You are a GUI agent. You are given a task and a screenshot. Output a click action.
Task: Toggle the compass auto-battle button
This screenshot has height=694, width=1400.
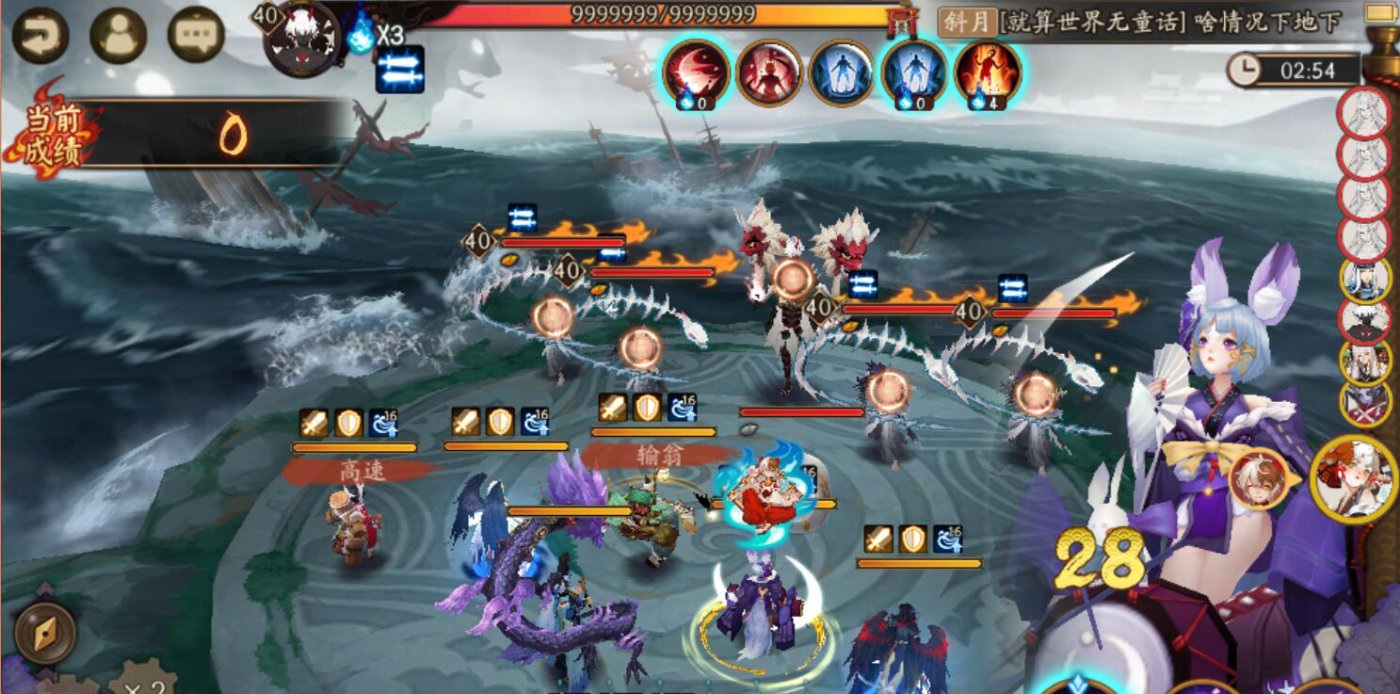point(46,633)
